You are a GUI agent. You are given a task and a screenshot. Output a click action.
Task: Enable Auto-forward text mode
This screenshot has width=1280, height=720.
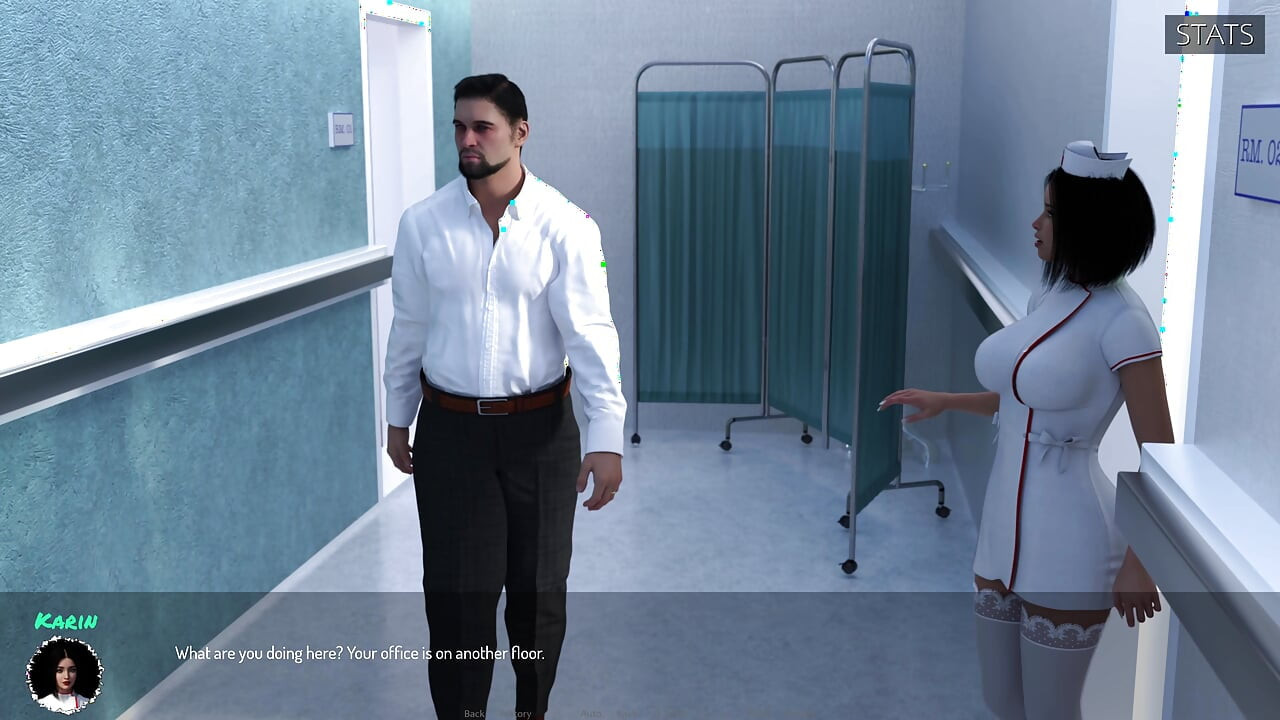pyautogui.click(x=588, y=714)
